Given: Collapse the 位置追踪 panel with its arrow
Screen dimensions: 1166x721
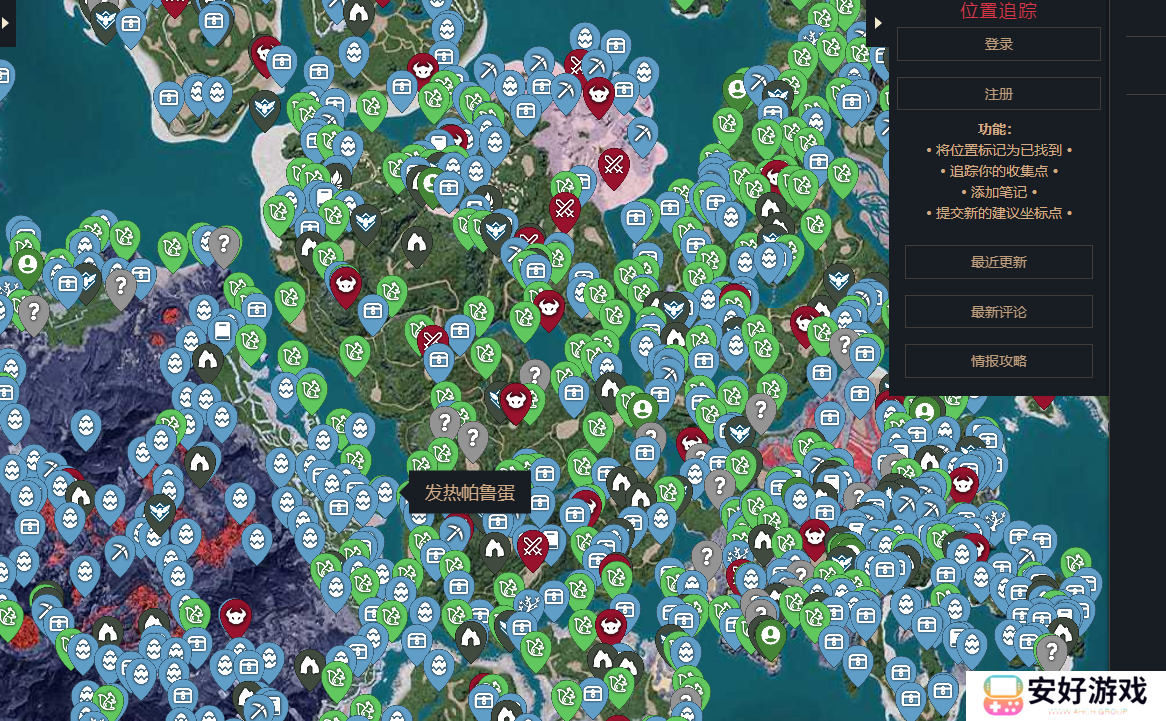Looking at the screenshot, I should tap(878, 23).
